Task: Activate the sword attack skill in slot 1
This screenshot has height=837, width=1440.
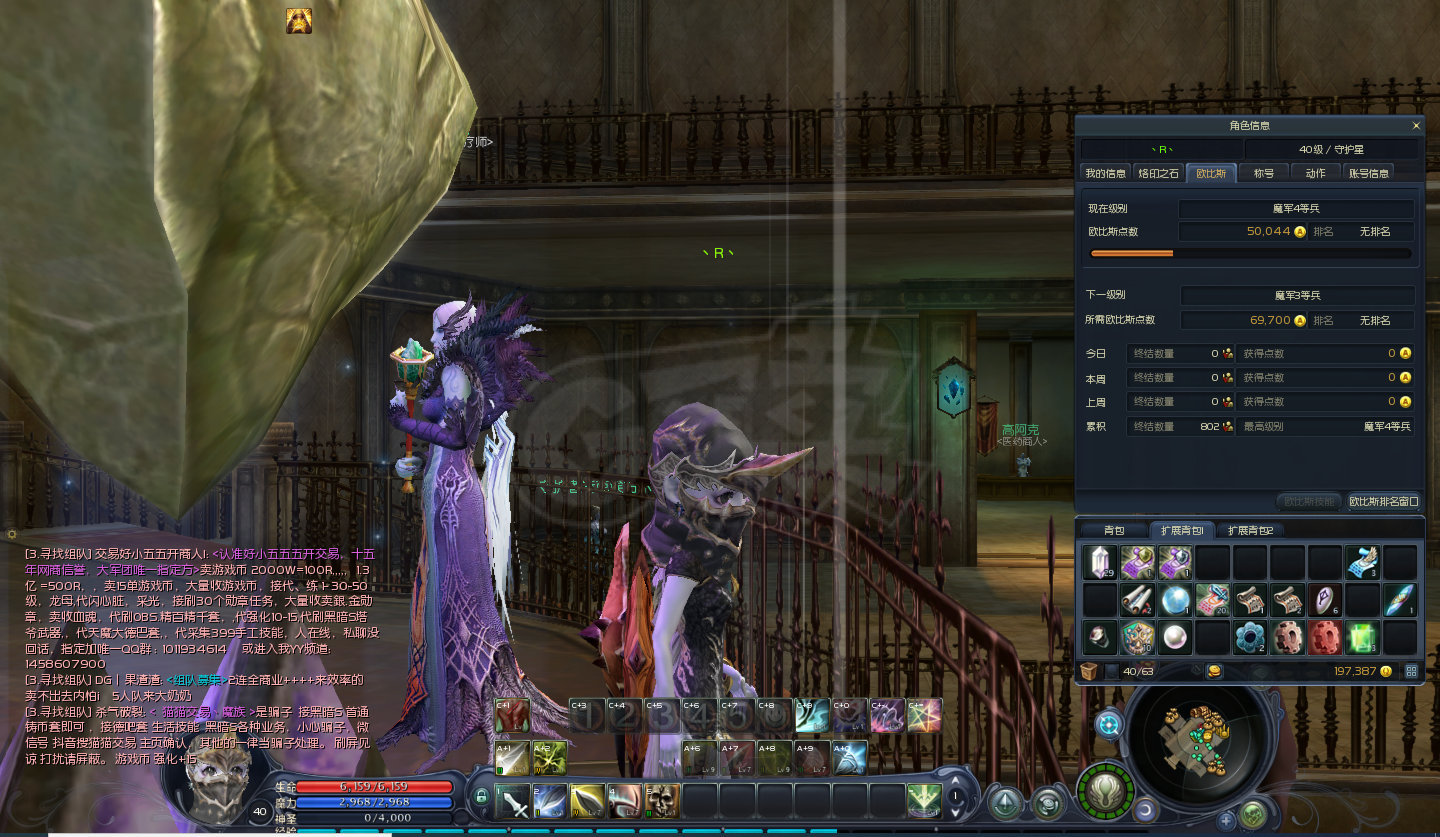Action: [513, 801]
